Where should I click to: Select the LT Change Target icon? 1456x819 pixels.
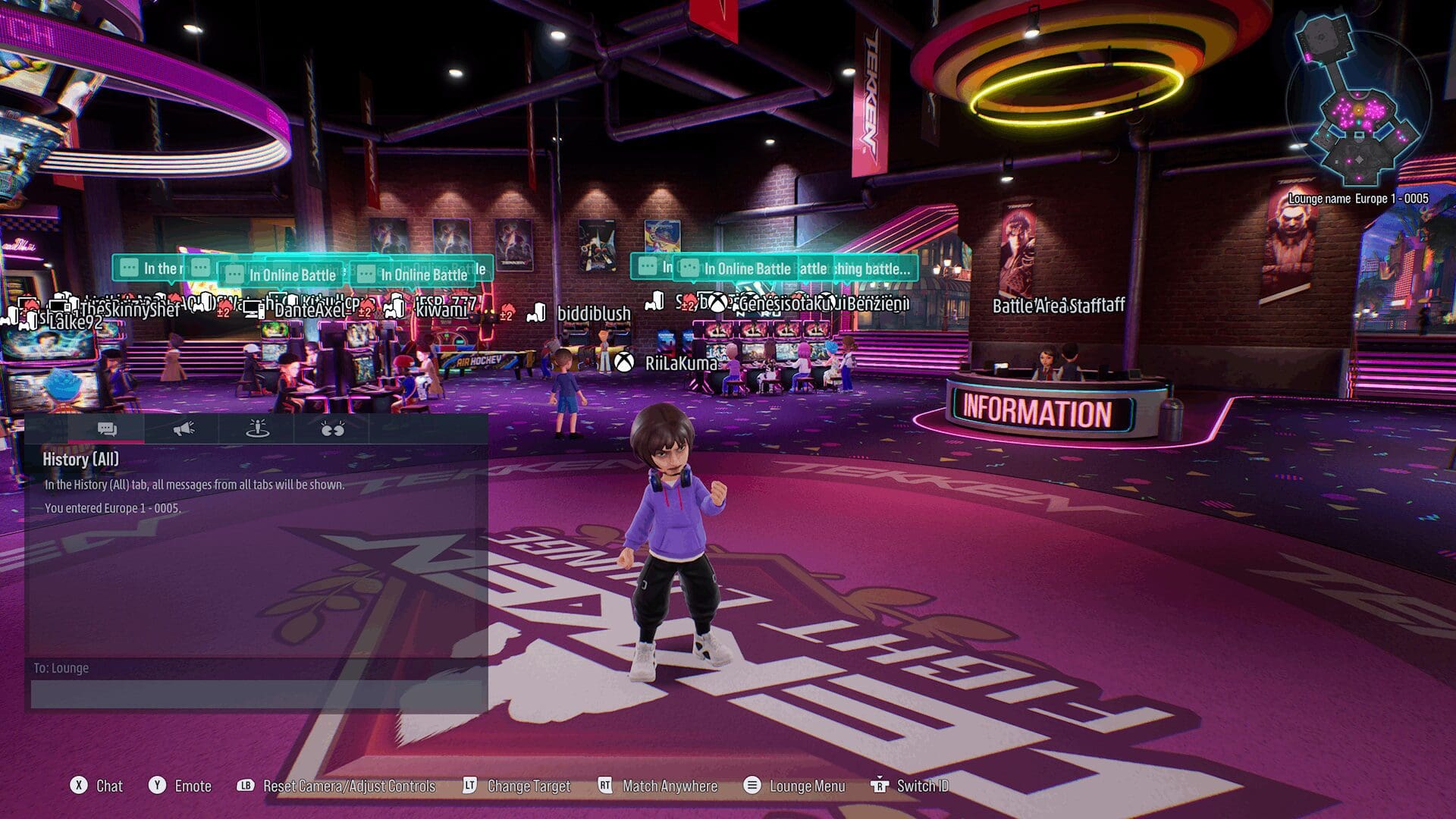point(470,786)
